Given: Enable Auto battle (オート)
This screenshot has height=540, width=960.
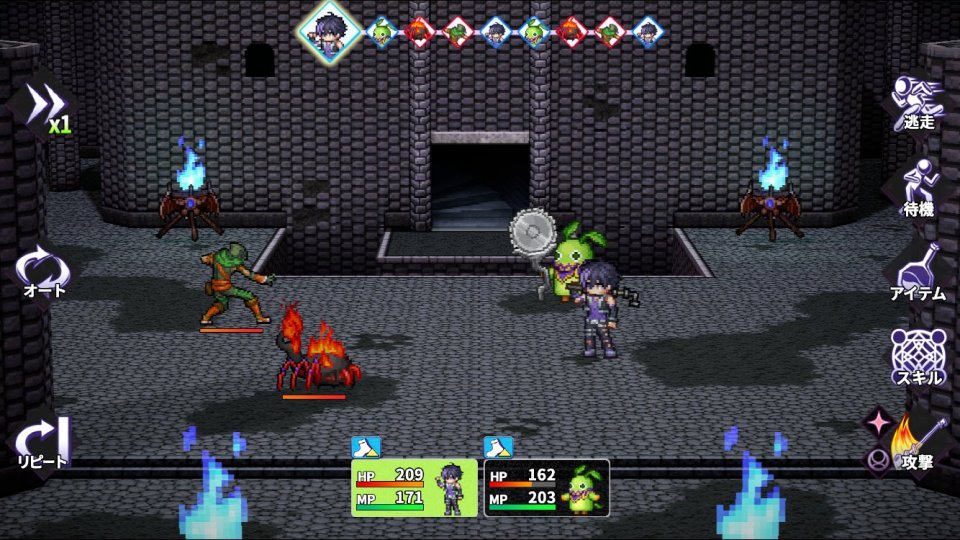Looking at the screenshot, I should click(x=44, y=272).
